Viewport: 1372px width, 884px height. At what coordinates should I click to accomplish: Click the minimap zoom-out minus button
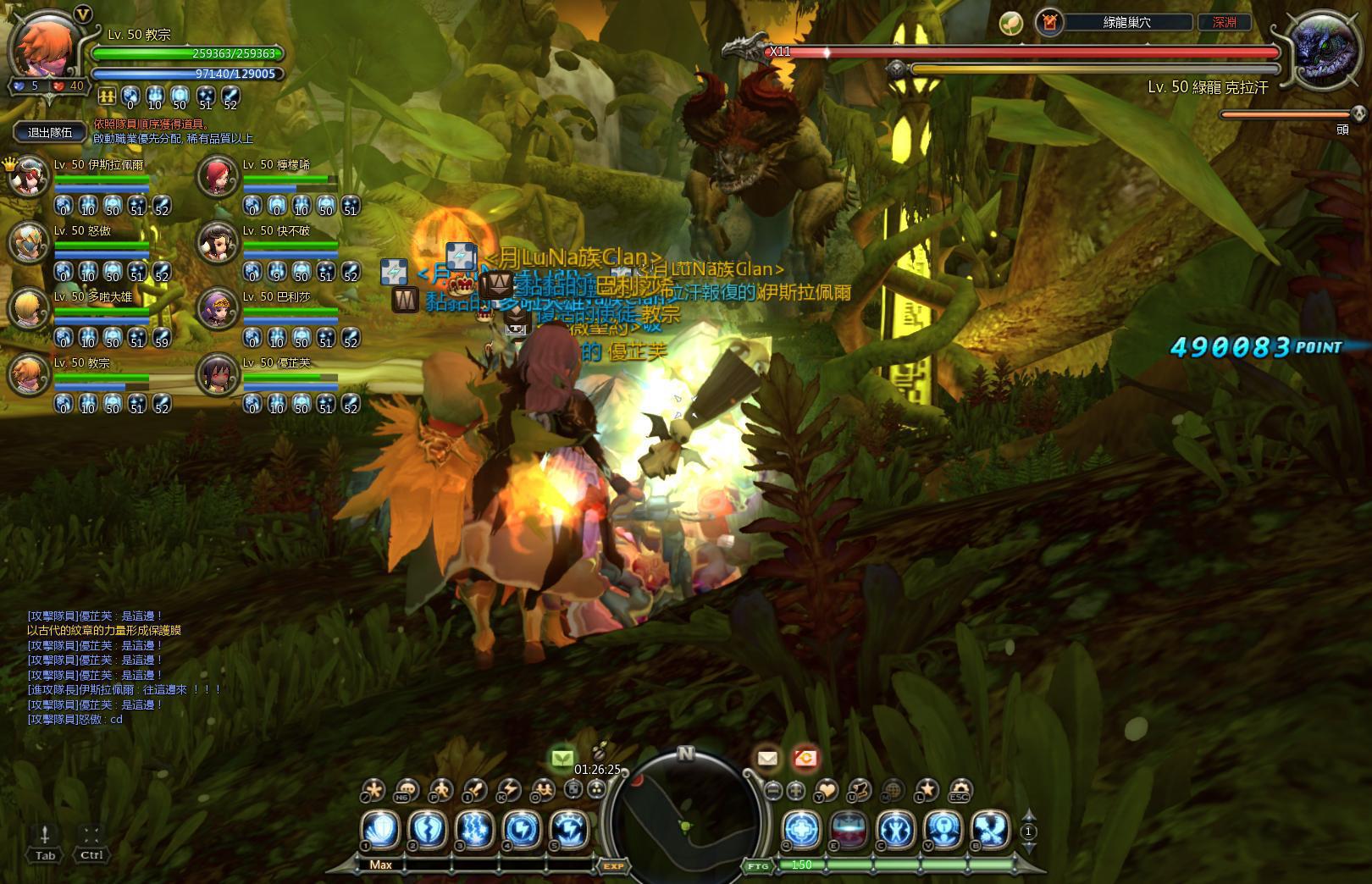[x=772, y=791]
